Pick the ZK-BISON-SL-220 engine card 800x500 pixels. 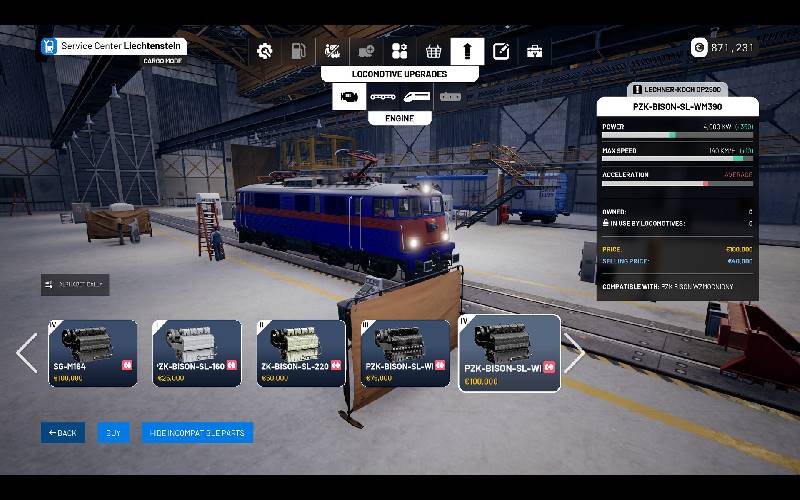point(301,353)
